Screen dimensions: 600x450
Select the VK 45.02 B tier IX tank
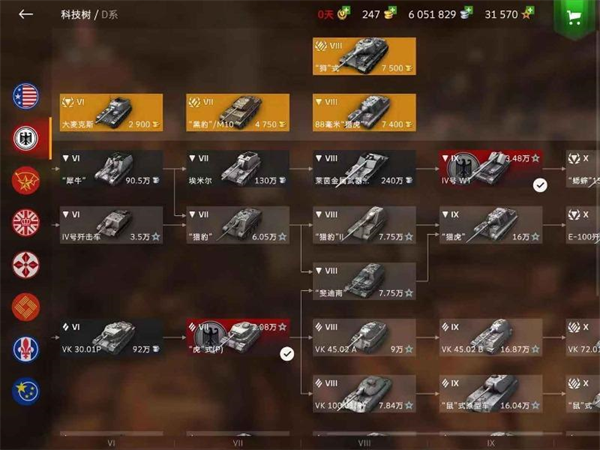click(x=490, y=338)
